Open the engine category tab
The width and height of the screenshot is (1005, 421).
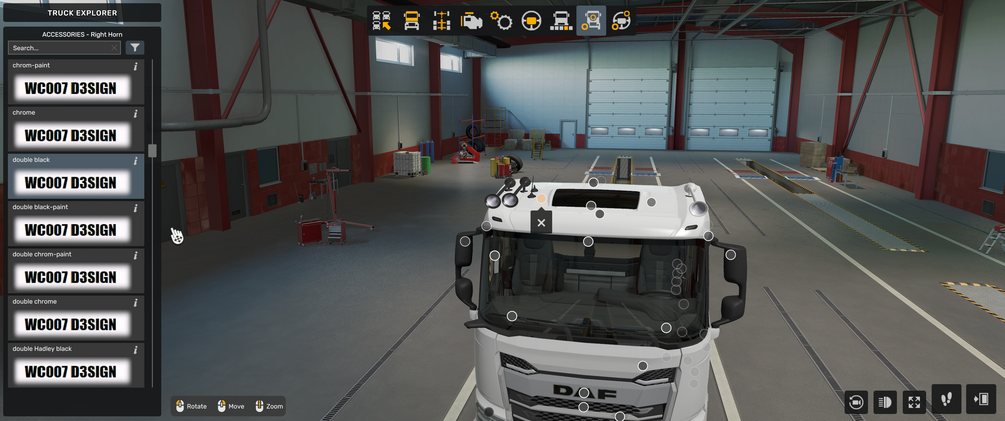click(x=472, y=21)
